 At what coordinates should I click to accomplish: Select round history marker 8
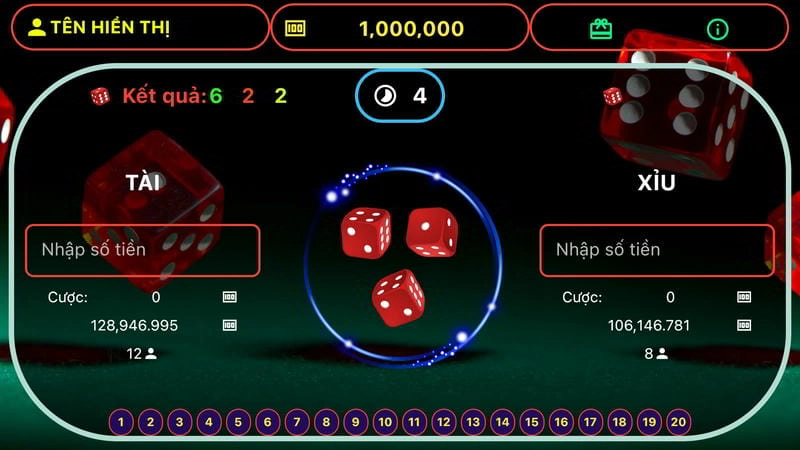click(x=326, y=423)
